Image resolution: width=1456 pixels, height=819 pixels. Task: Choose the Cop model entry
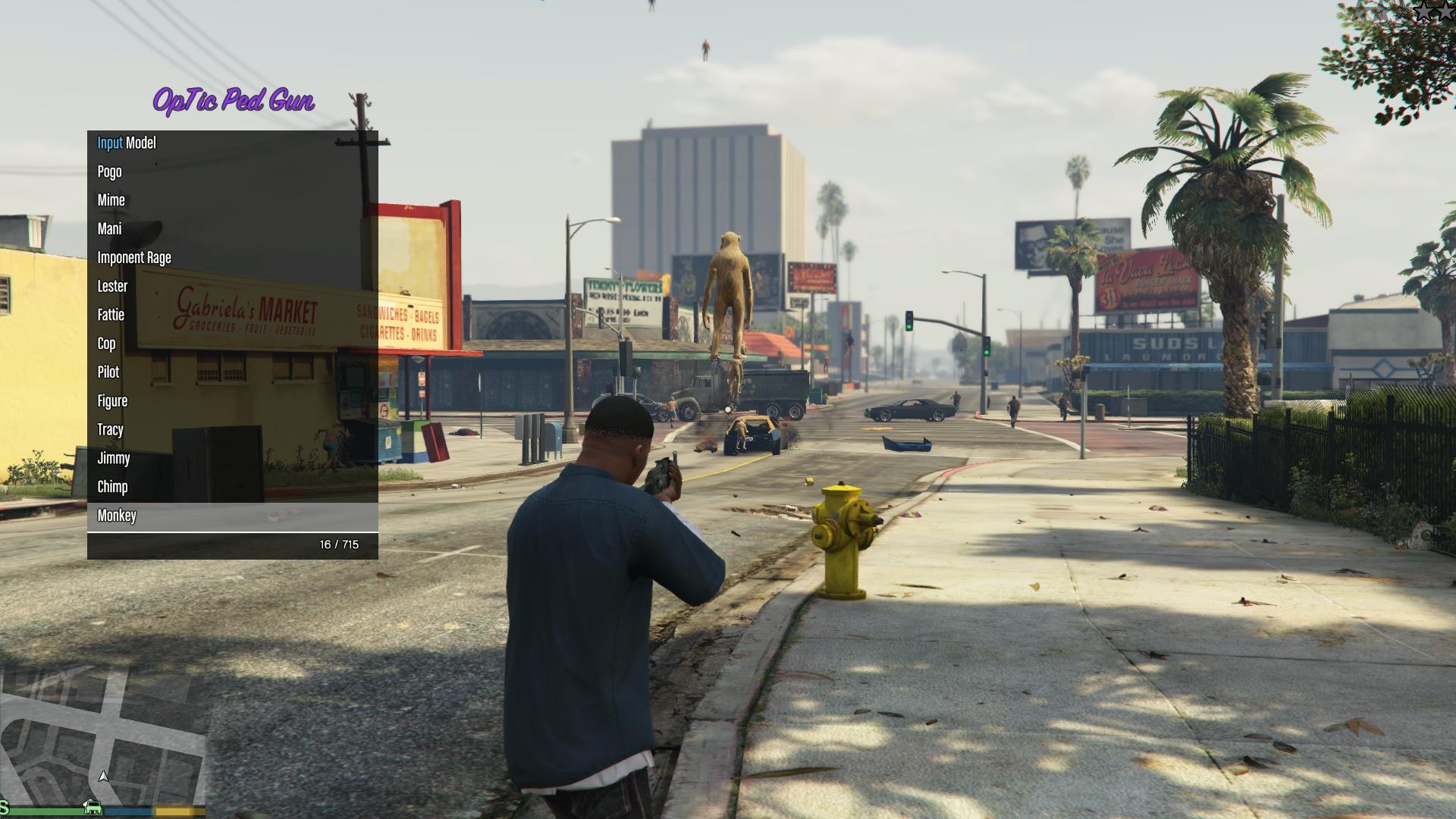[x=107, y=344]
